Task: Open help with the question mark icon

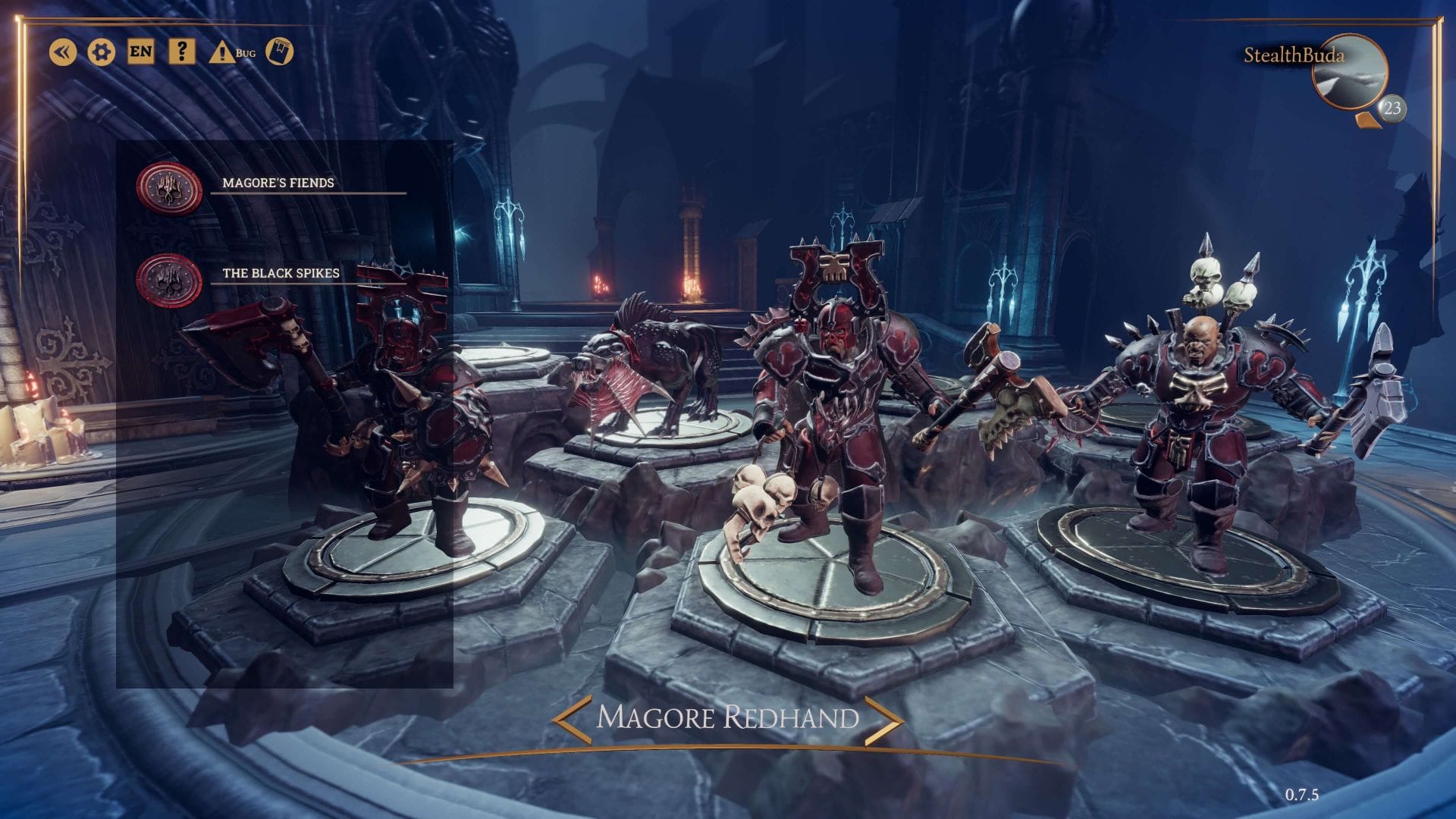Action: click(181, 52)
